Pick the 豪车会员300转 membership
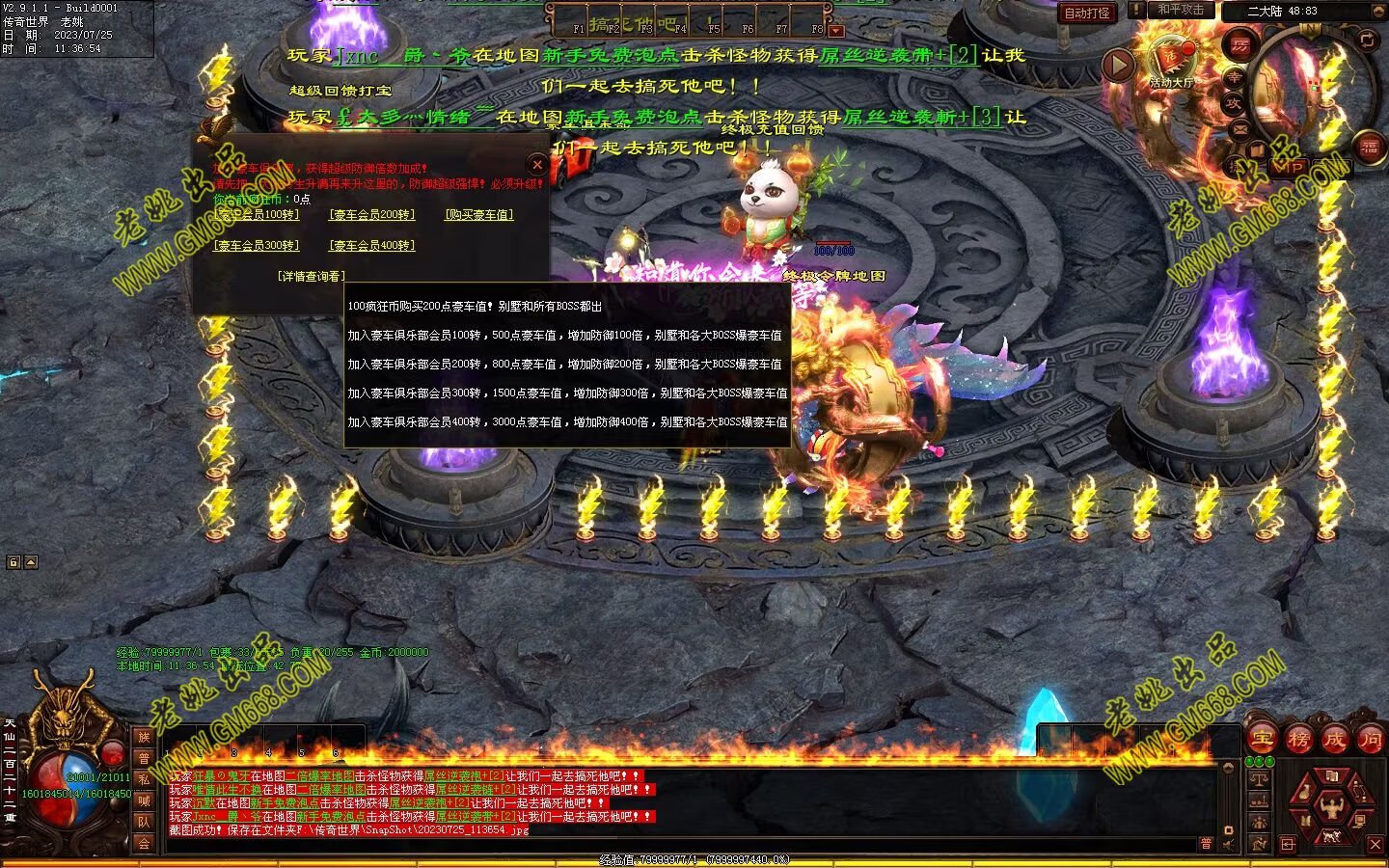This screenshot has height=868, width=1389. click(x=256, y=245)
